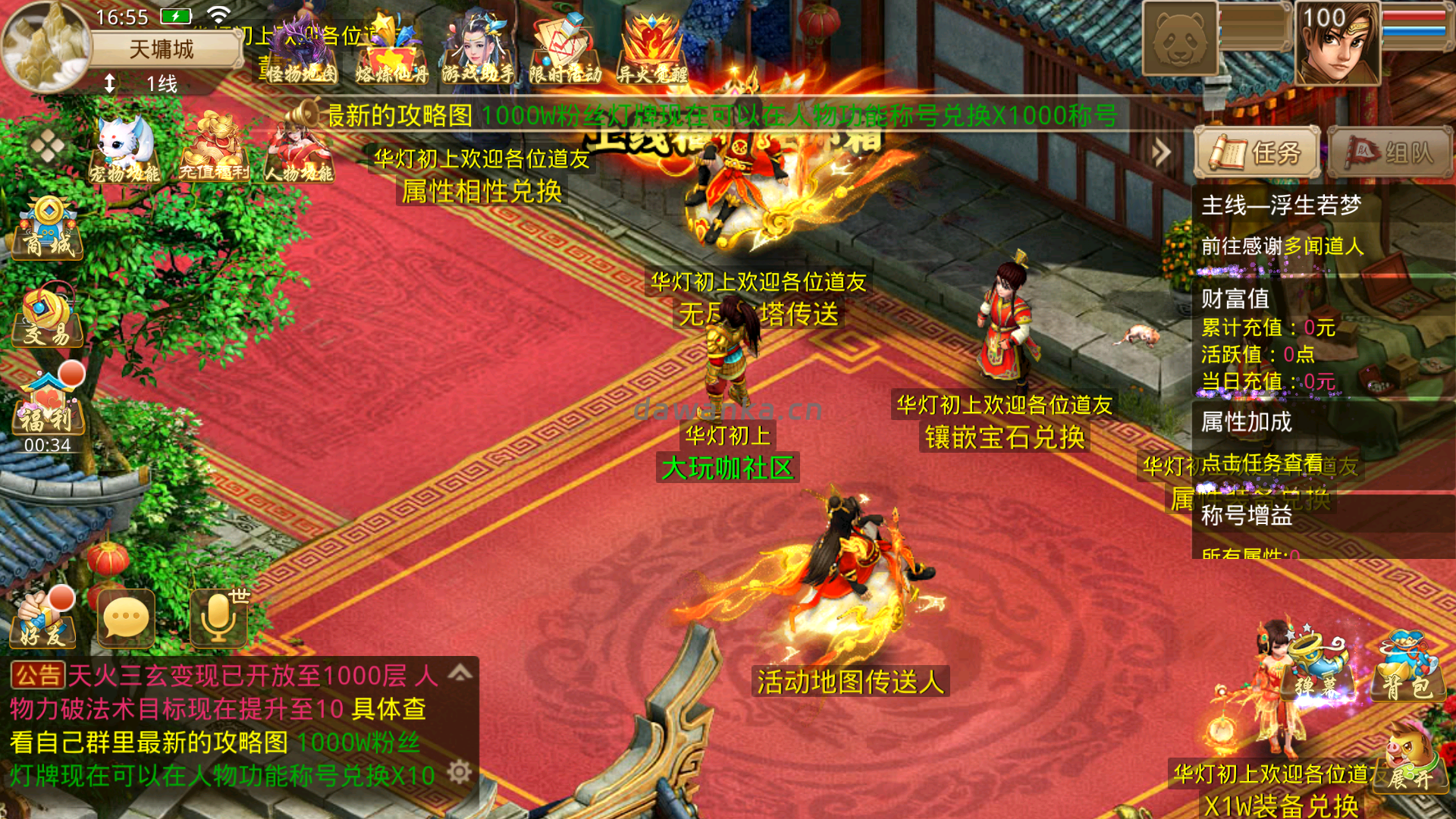1456x819 pixels.
Task: Select the 任务 quest button
Action: (x=1257, y=151)
